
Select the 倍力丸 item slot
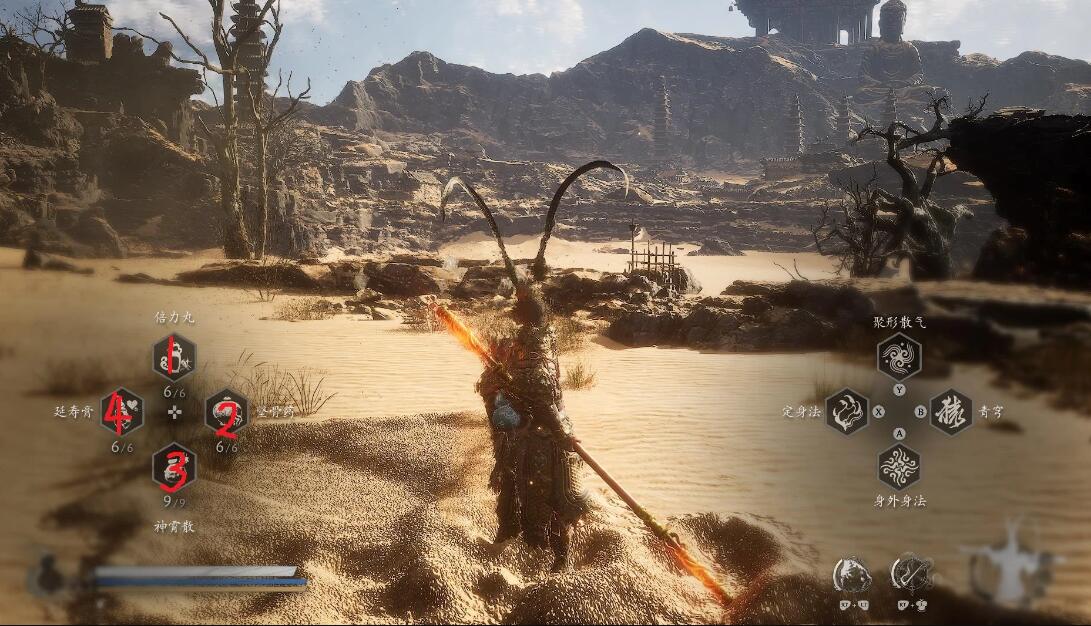tap(174, 358)
